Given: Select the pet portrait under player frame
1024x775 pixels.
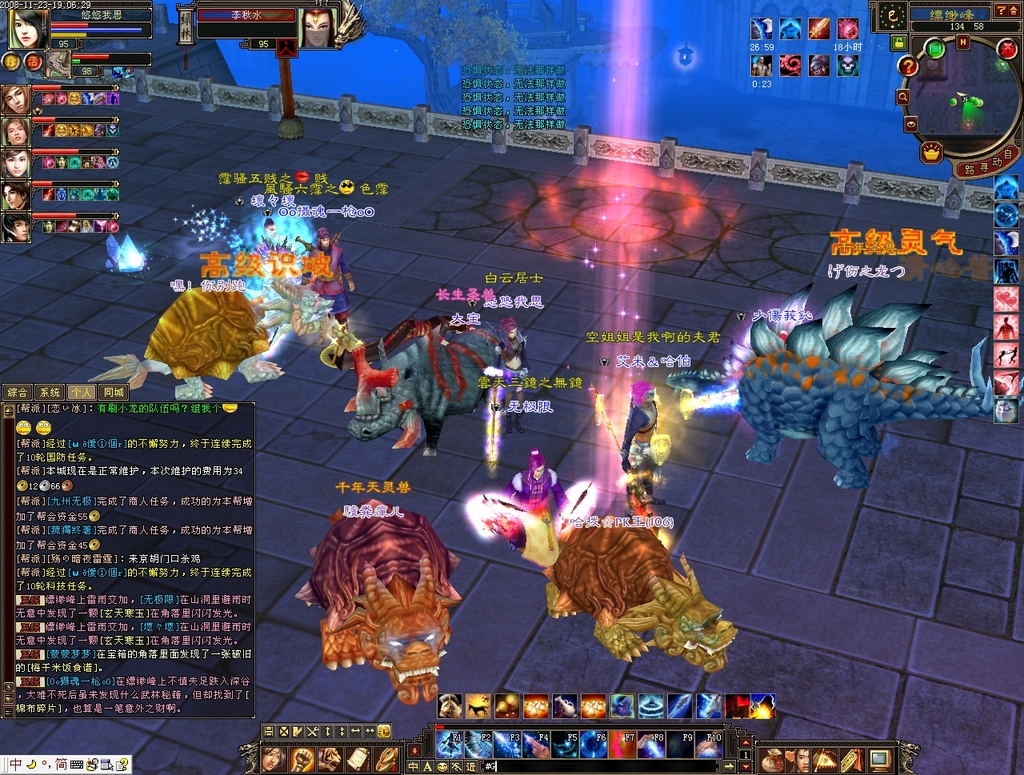Looking at the screenshot, I should point(59,64).
